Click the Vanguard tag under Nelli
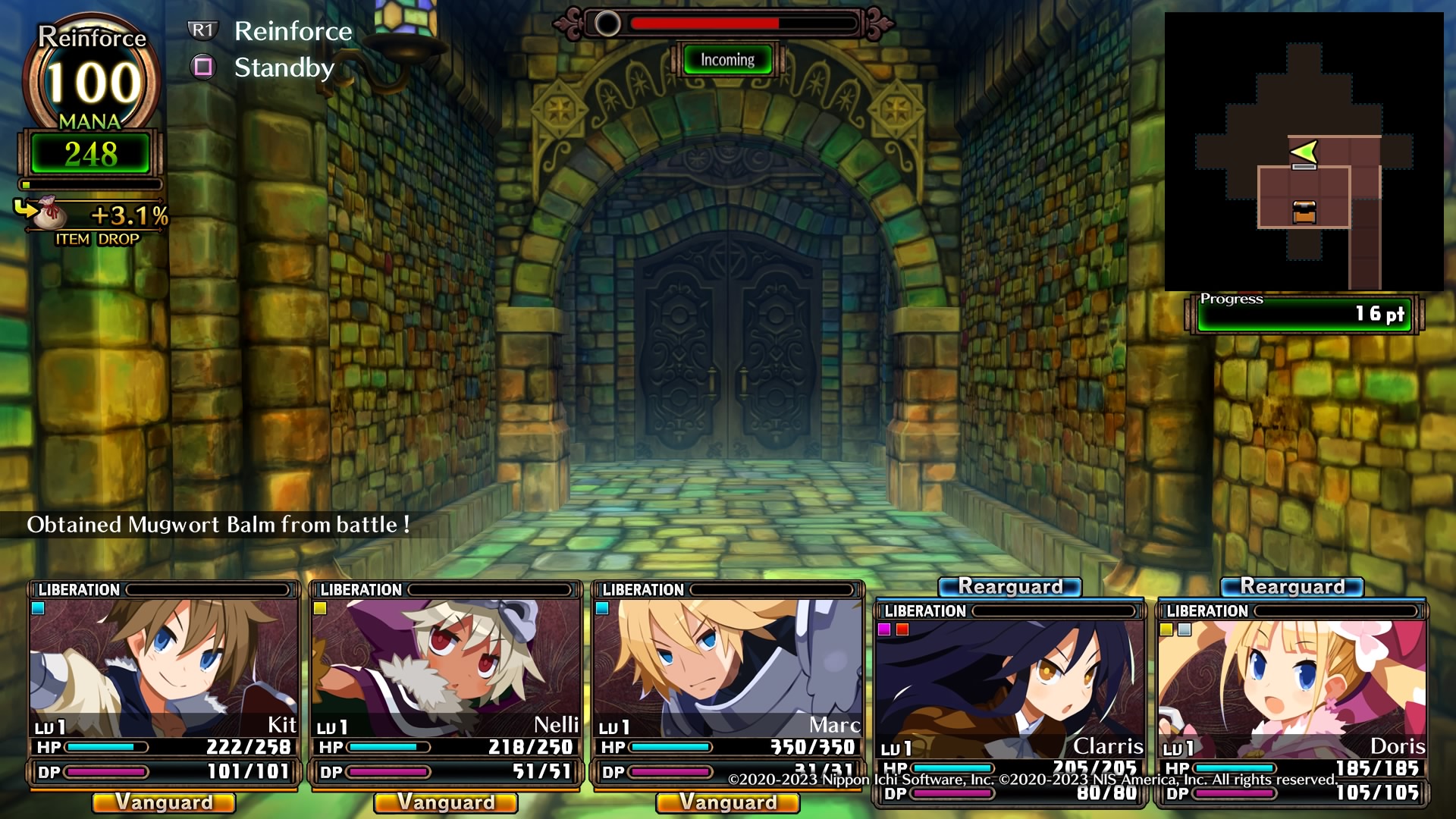This screenshot has height=819, width=1456. 446,802
